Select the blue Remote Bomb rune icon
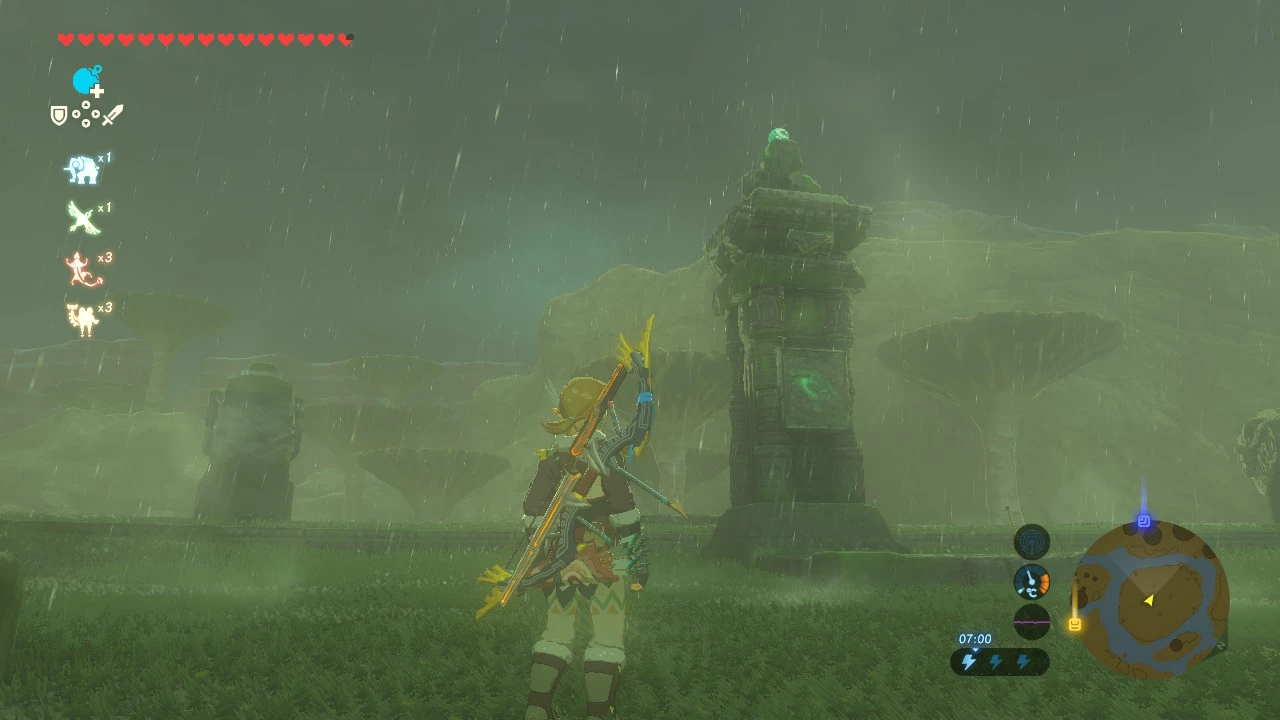 (x=86, y=81)
